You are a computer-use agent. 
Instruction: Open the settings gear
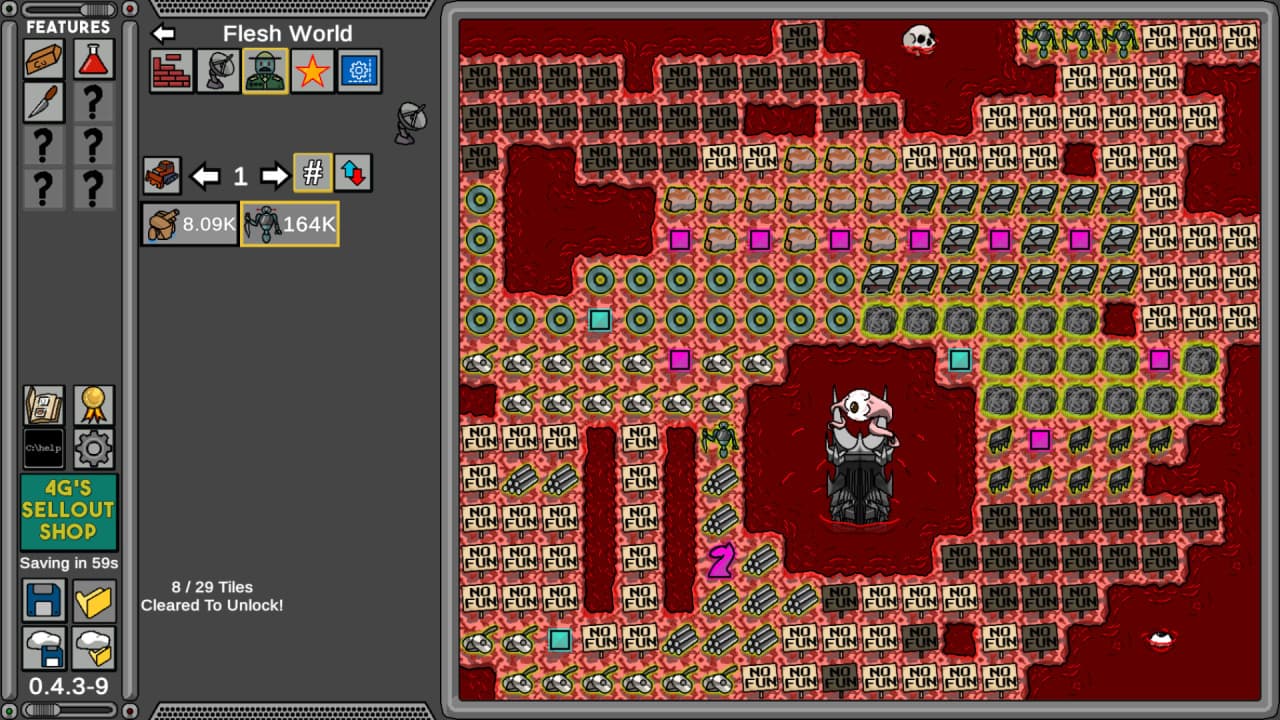(x=93, y=448)
